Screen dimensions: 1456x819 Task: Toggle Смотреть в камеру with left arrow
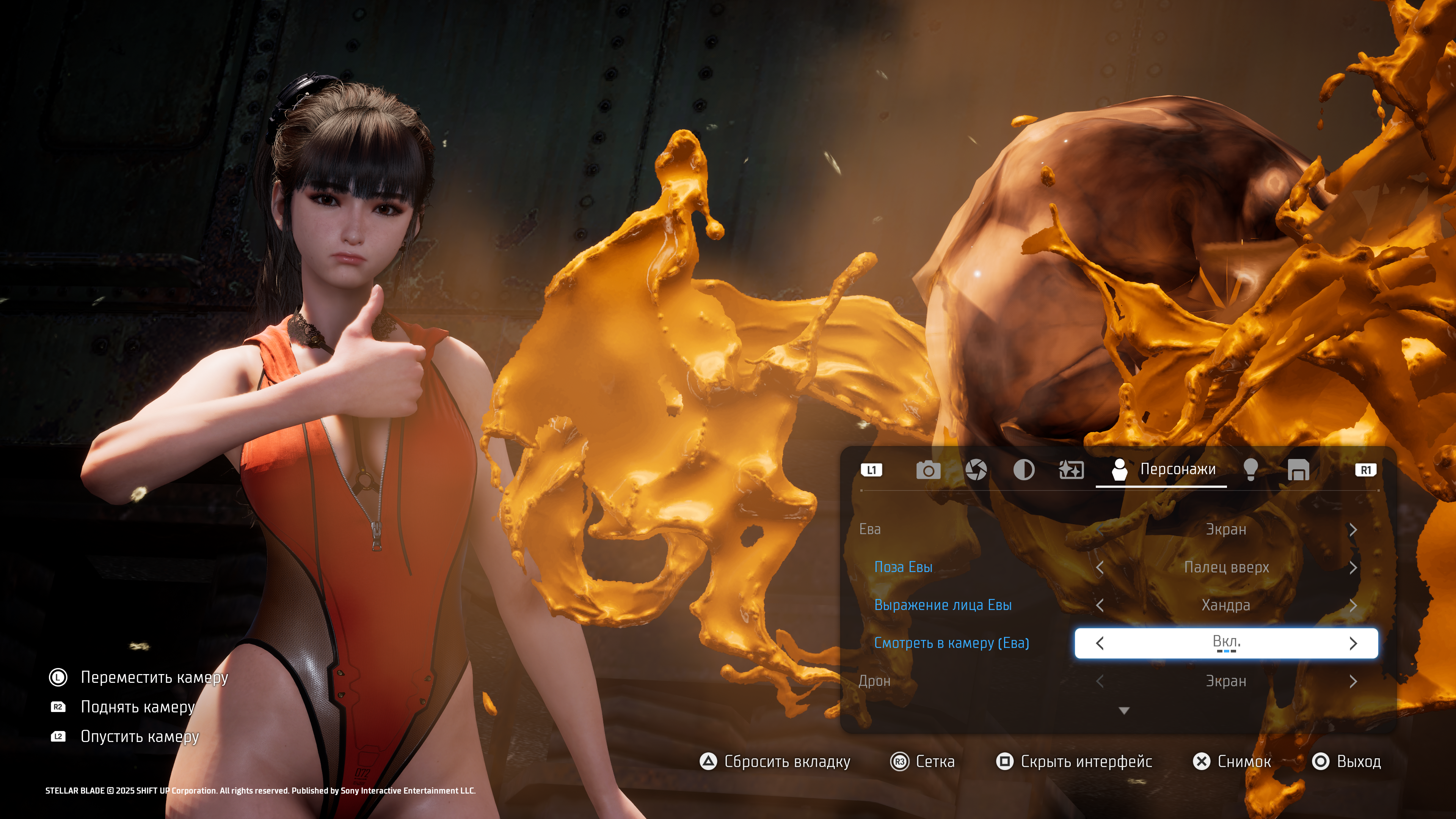click(x=1100, y=643)
